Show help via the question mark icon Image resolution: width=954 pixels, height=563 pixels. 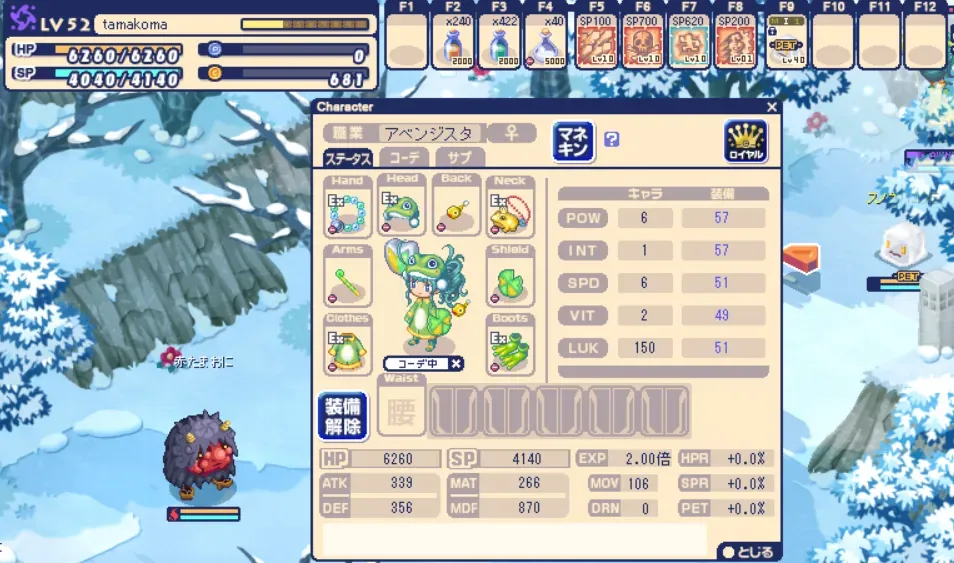[612, 140]
